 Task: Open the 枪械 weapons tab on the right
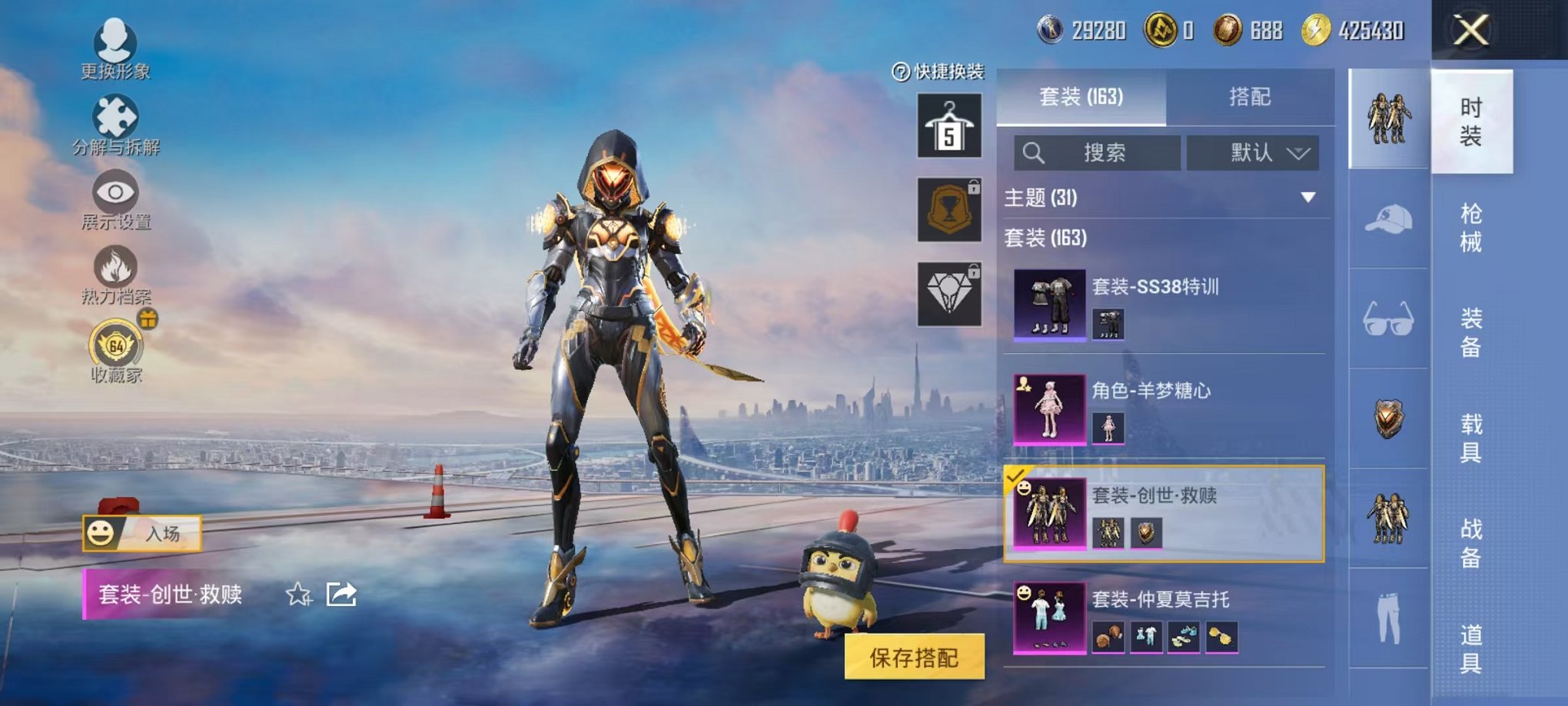tap(1473, 223)
